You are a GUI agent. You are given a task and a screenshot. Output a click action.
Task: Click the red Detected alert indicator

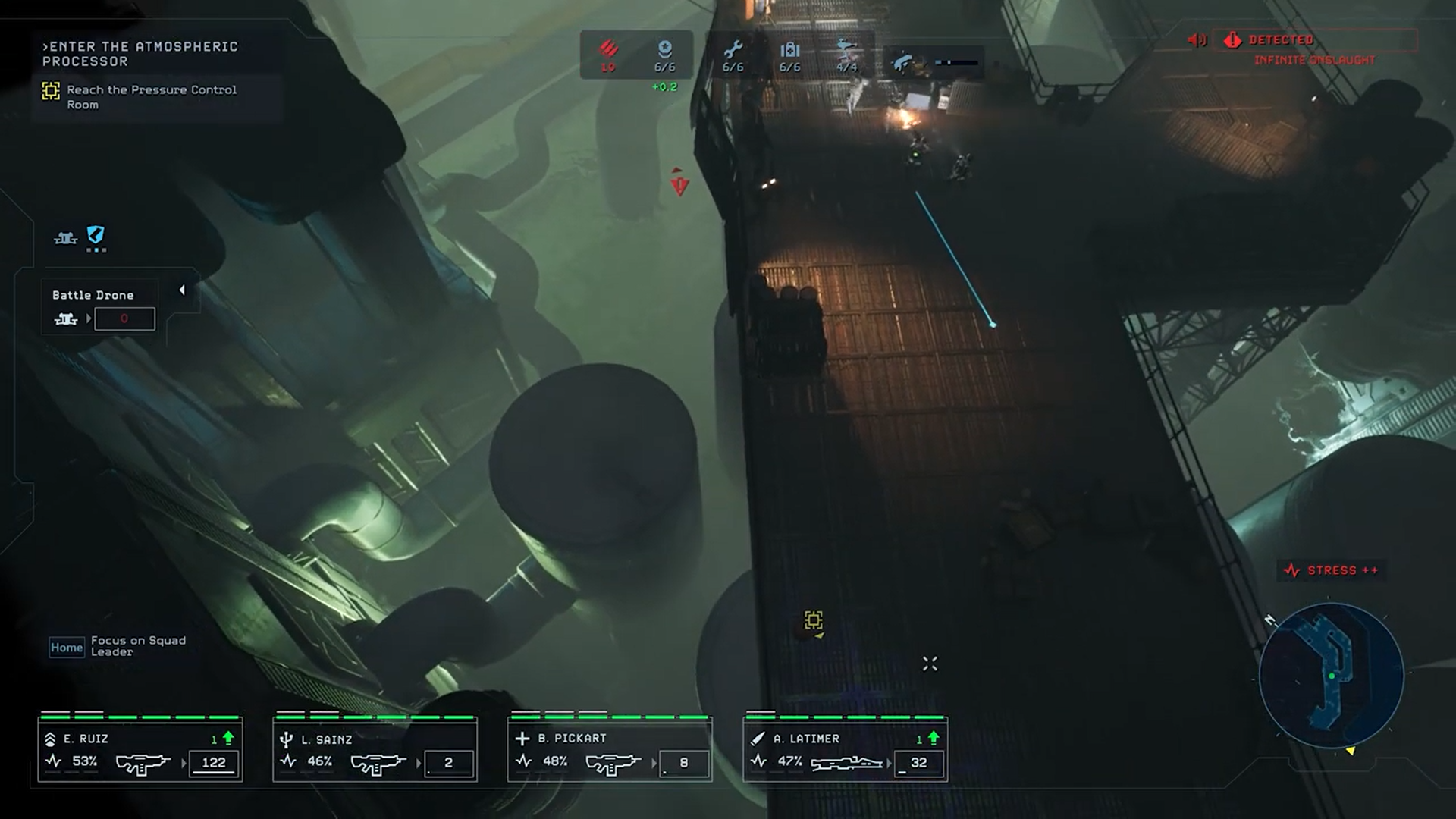1280,40
